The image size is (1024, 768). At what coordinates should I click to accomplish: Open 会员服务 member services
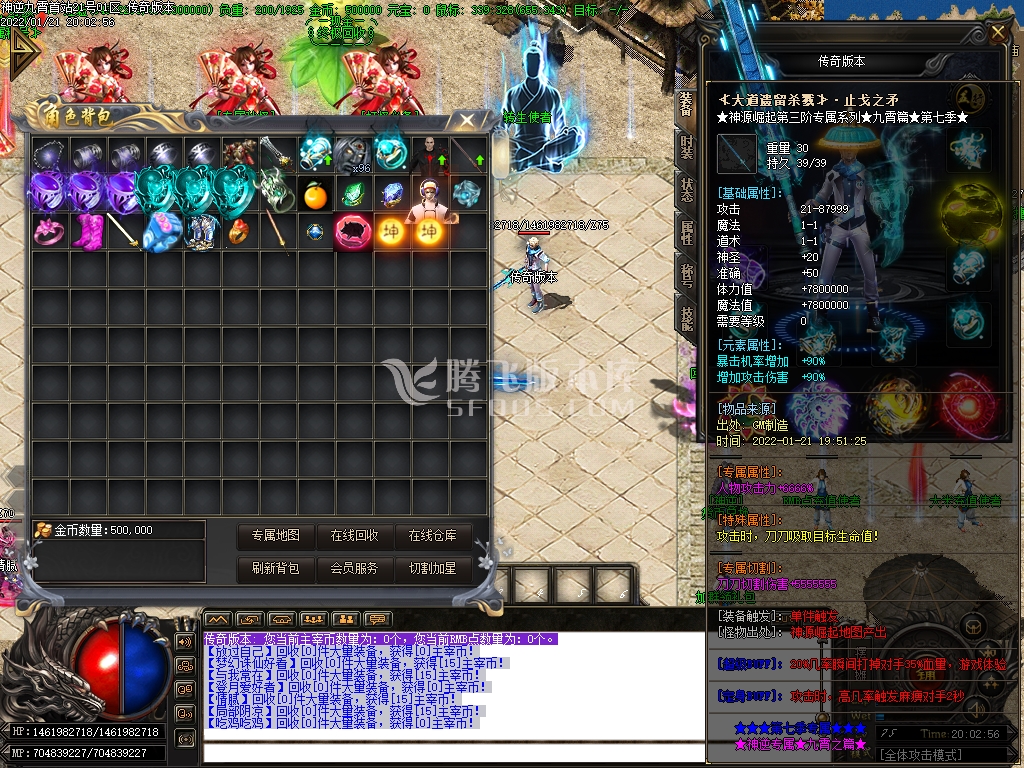[x=354, y=568]
